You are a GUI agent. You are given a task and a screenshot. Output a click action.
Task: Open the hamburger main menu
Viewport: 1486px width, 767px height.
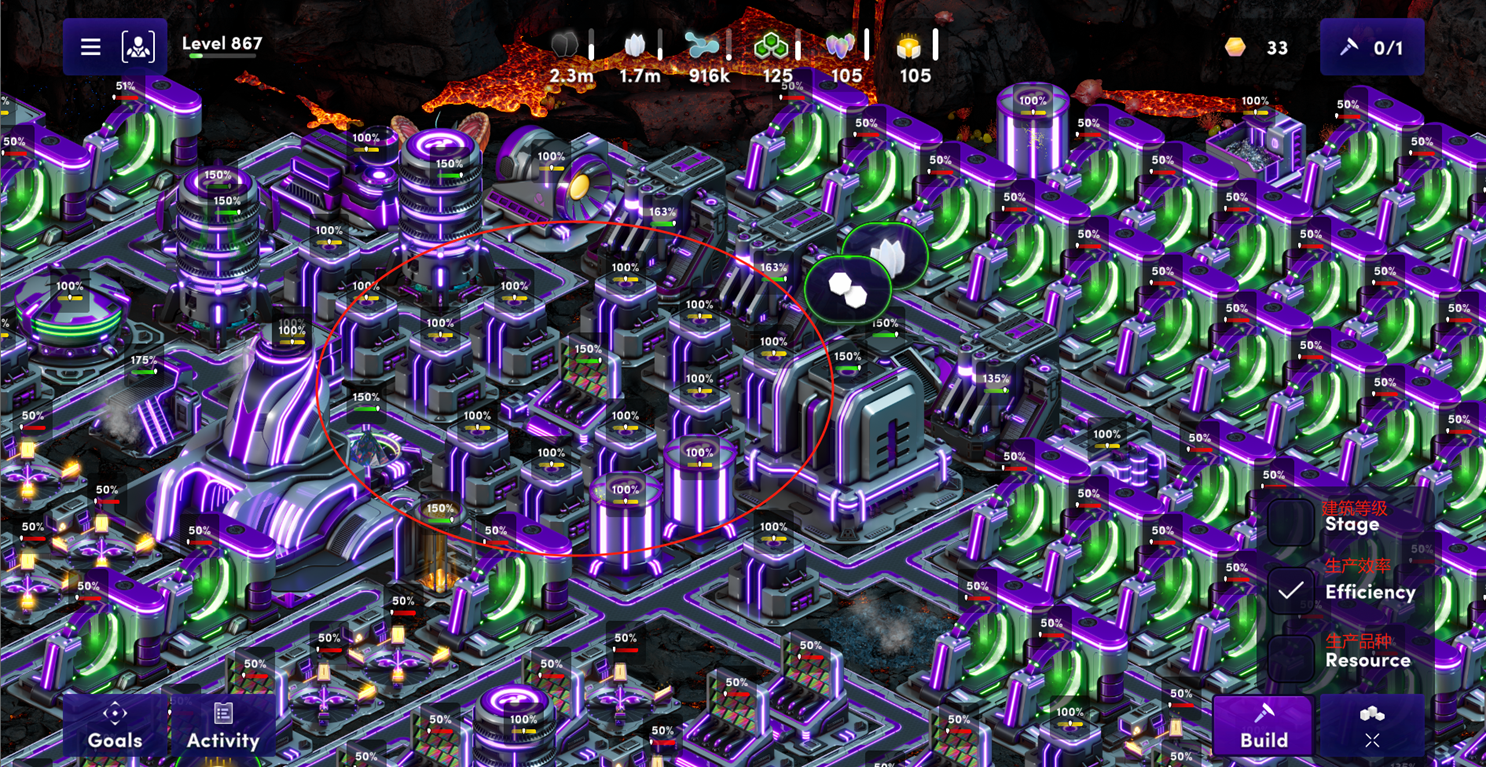coord(90,47)
